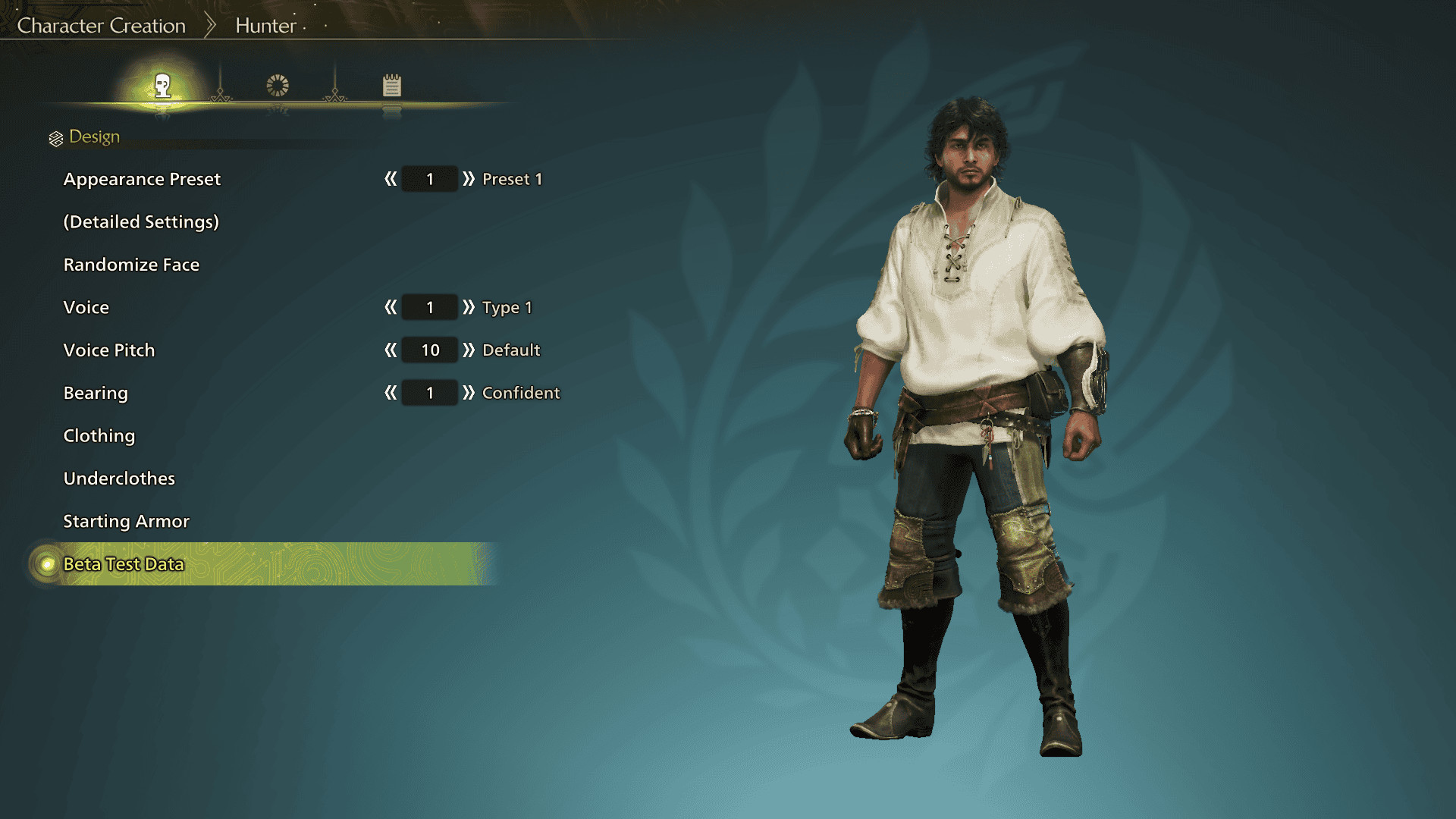Click the Hunter breadcrumb label
This screenshot has width=1456, height=819.
click(x=265, y=25)
